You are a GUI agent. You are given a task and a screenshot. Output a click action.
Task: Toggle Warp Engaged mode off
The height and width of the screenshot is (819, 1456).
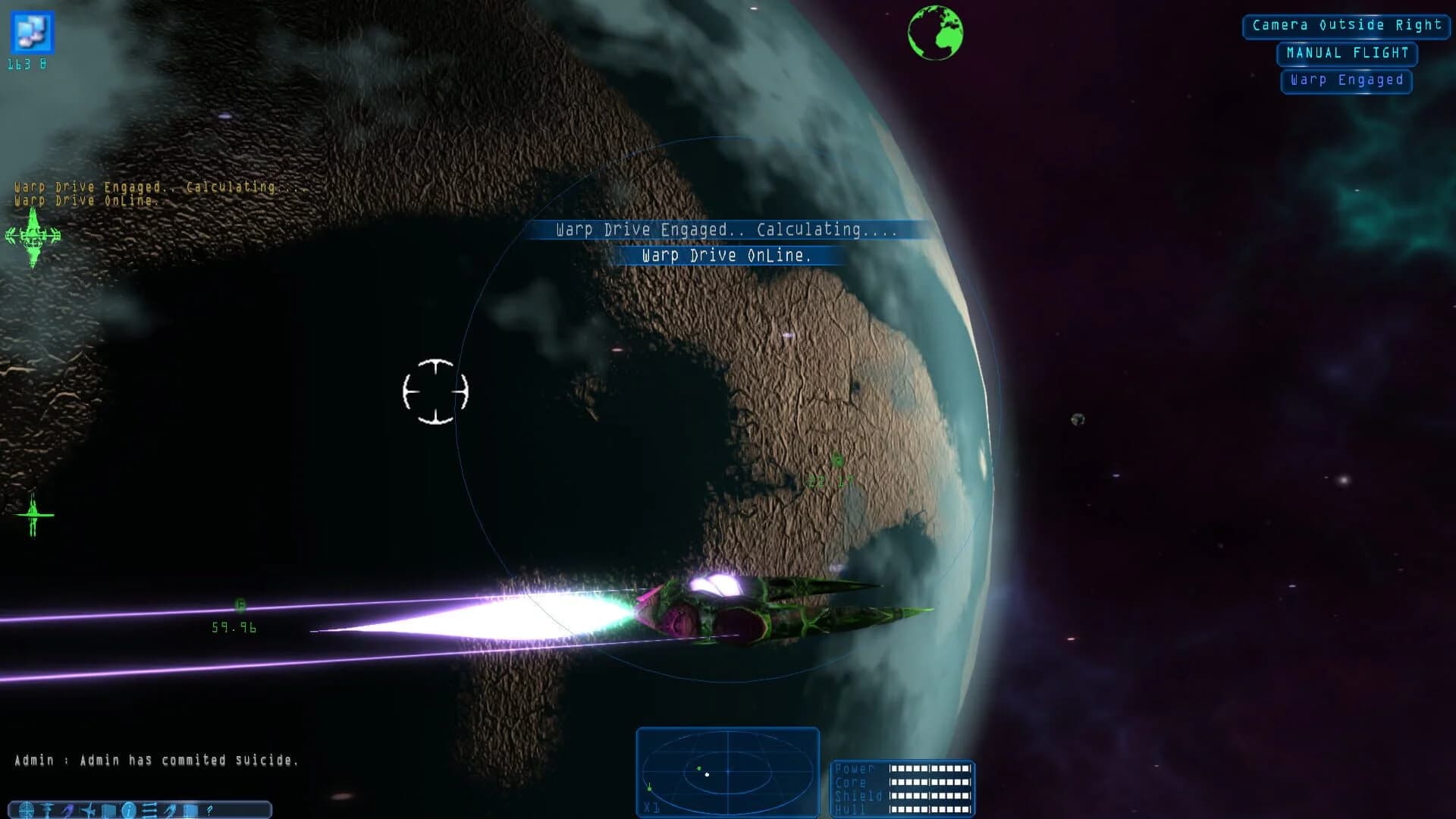click(1346, 80)
